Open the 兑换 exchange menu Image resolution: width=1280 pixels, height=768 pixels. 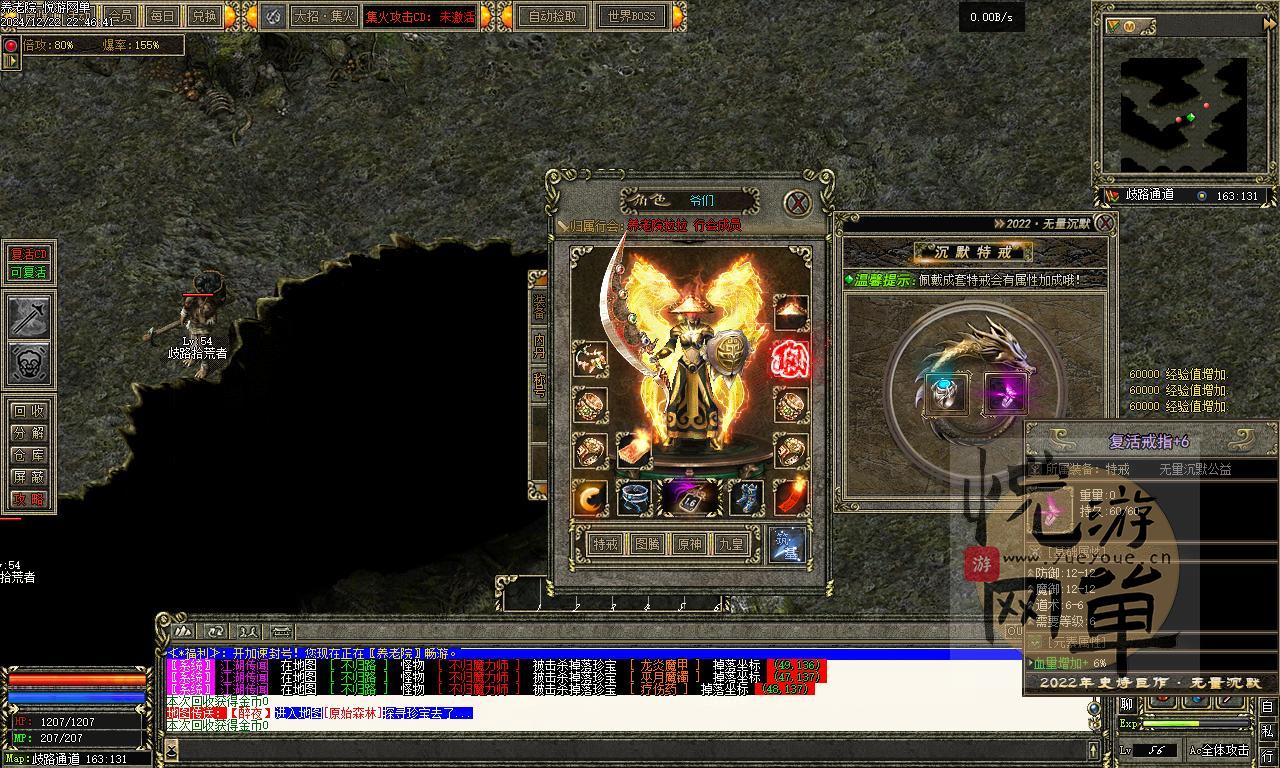[203, 16]
